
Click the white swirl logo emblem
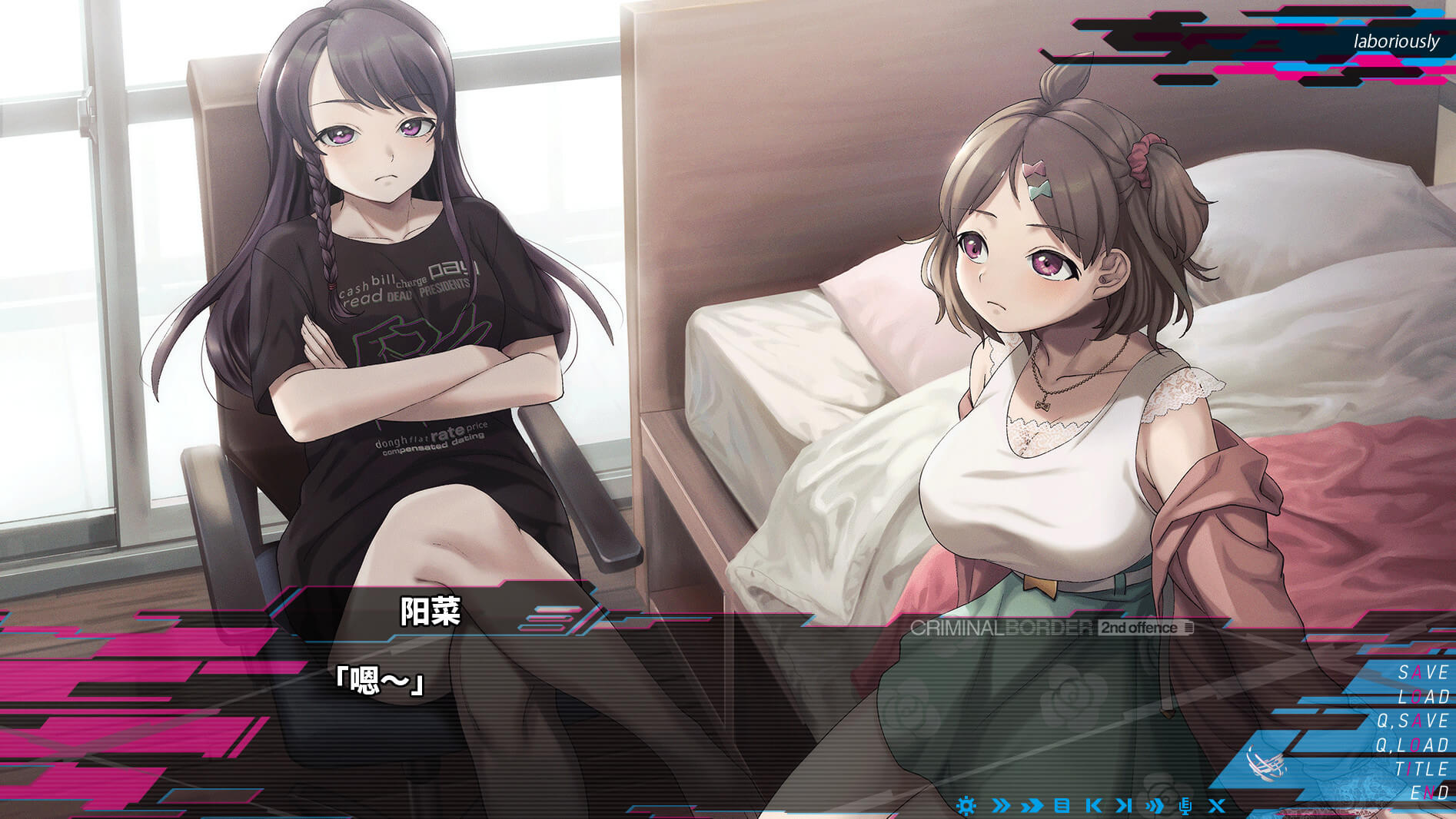[1265, 763]
